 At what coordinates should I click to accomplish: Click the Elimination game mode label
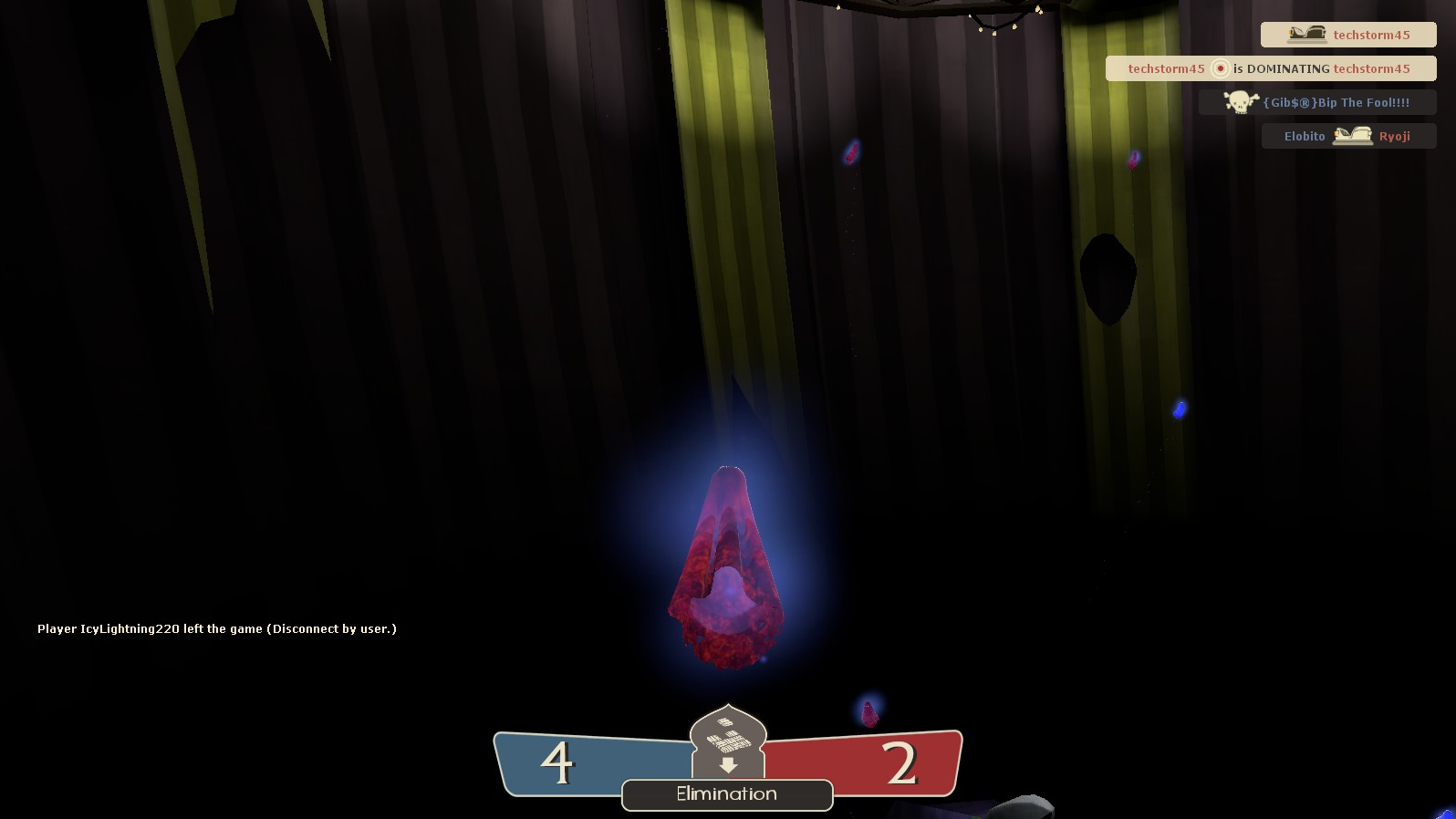point(726,794)
